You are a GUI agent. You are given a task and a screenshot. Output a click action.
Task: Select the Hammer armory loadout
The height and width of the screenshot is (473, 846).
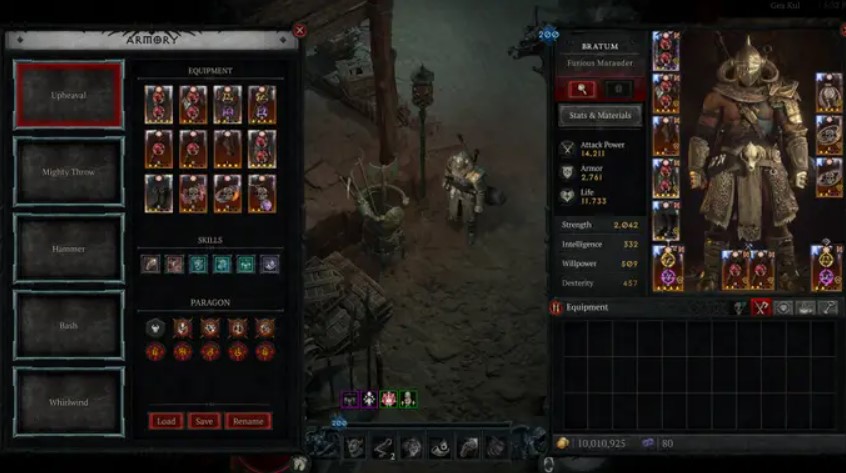pyautogui.click(x=68, y=248)
